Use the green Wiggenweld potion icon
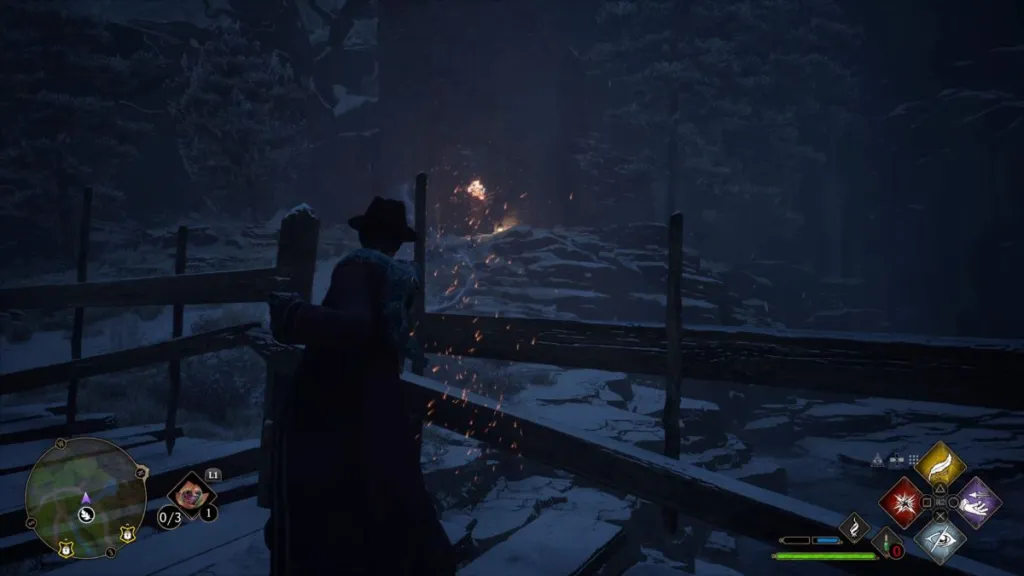1024x576 pixels. point(886,542)
